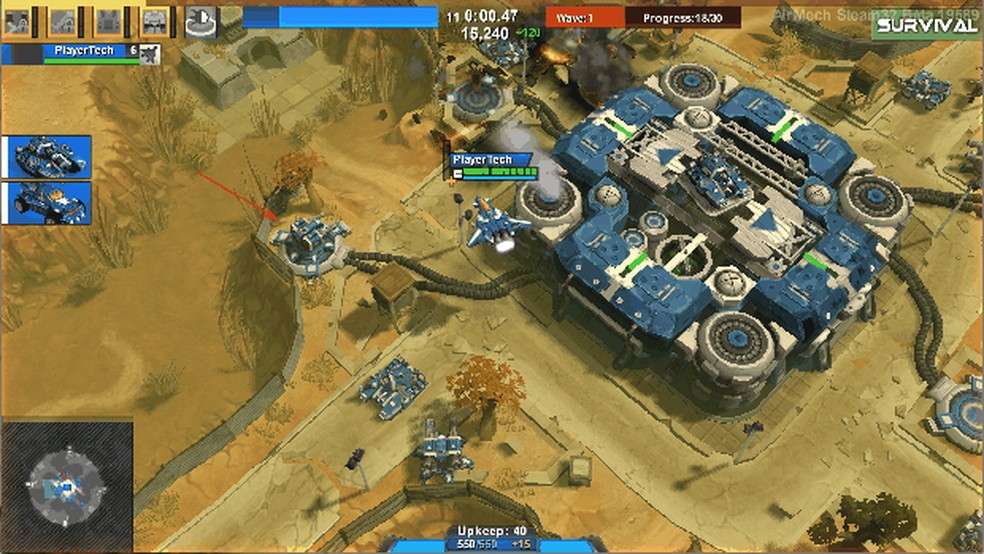
Task: Select the blue tank unit card
Action: [50, 156]
